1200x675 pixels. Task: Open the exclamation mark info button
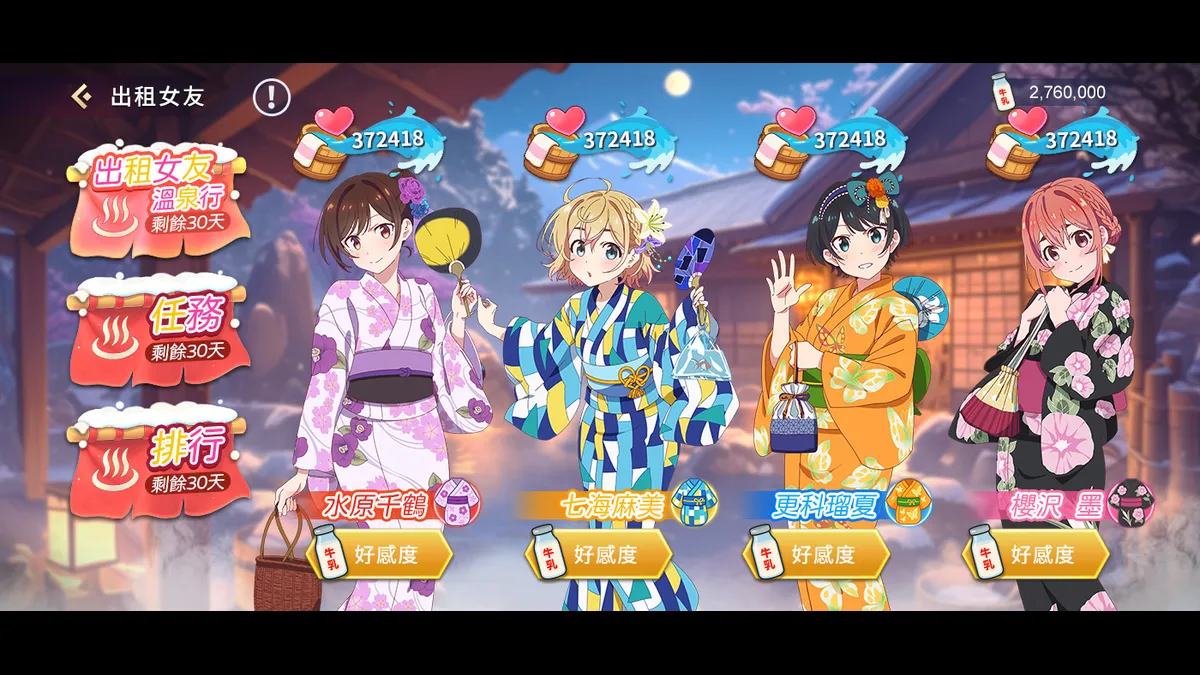click(x=271, y=96)
